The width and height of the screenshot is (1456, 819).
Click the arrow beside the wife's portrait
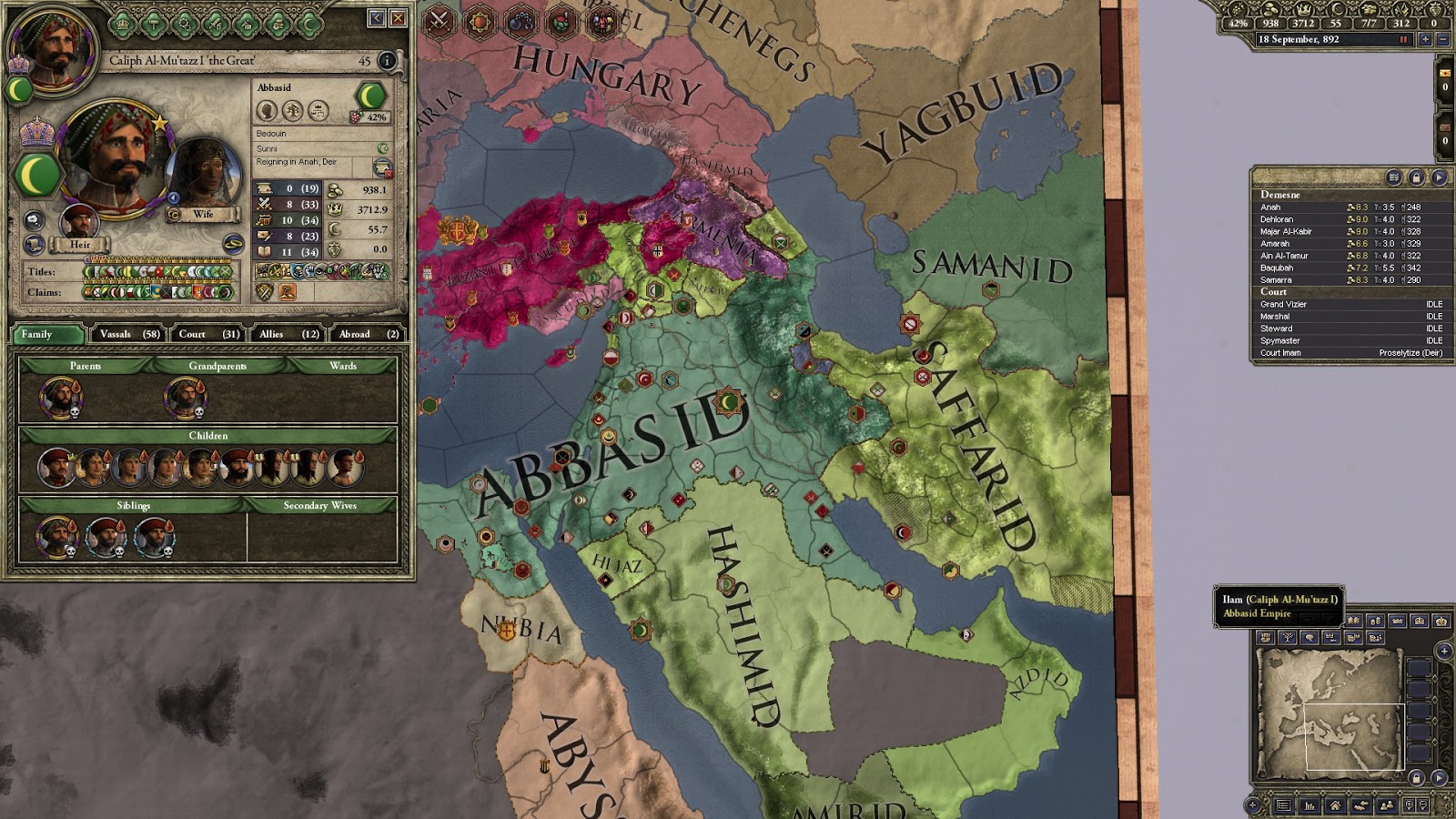[x=173, y=197]
